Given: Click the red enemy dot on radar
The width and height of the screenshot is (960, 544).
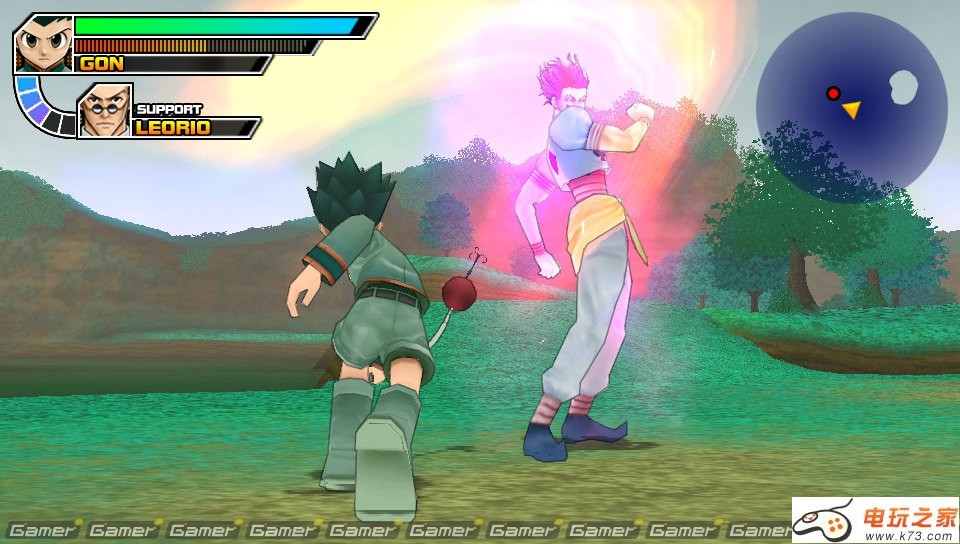Looking at the screenshot, I should (x=832, y=93).
